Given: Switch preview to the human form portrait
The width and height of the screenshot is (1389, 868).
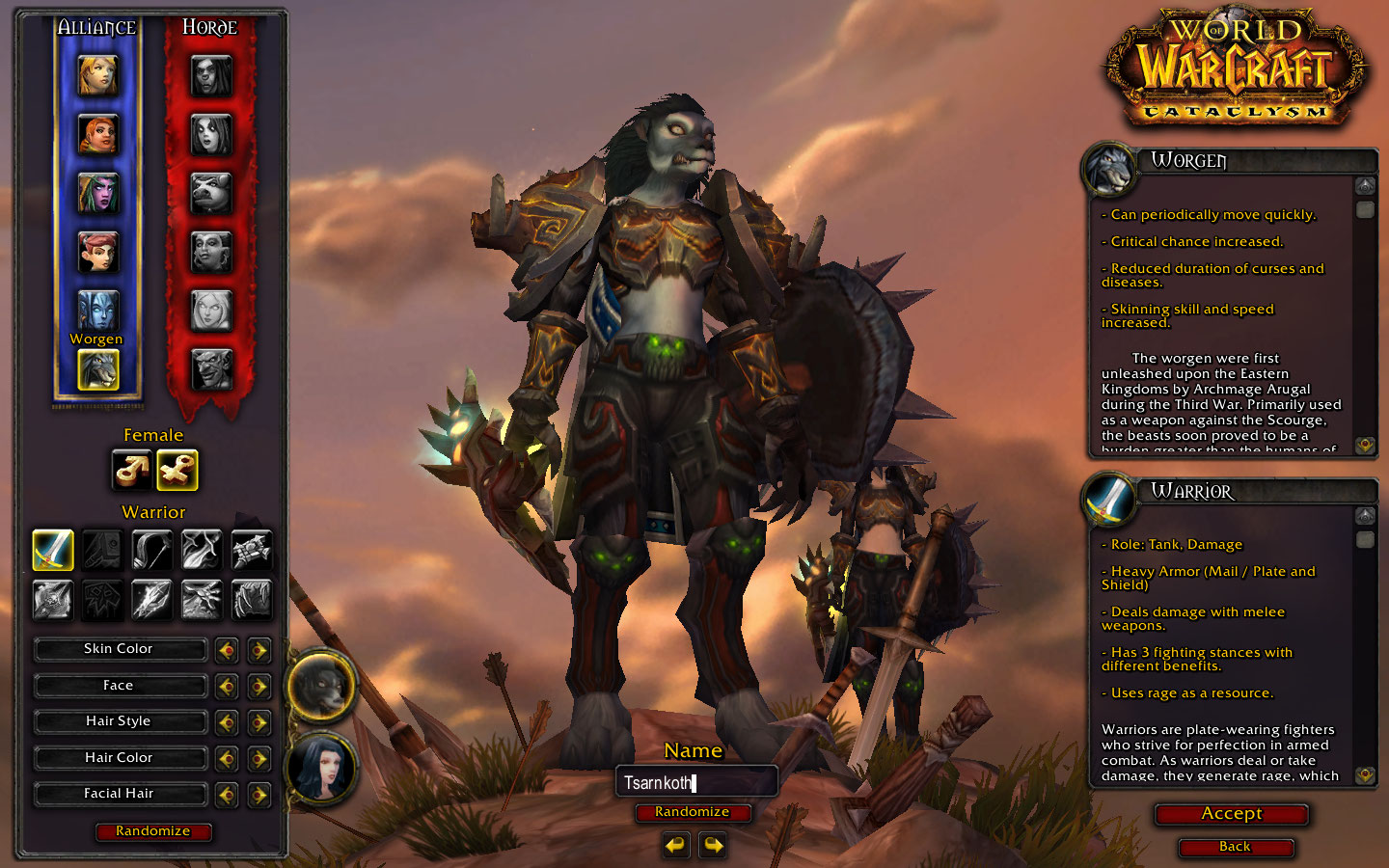Looking at the screenshot, I should [321, 769].
